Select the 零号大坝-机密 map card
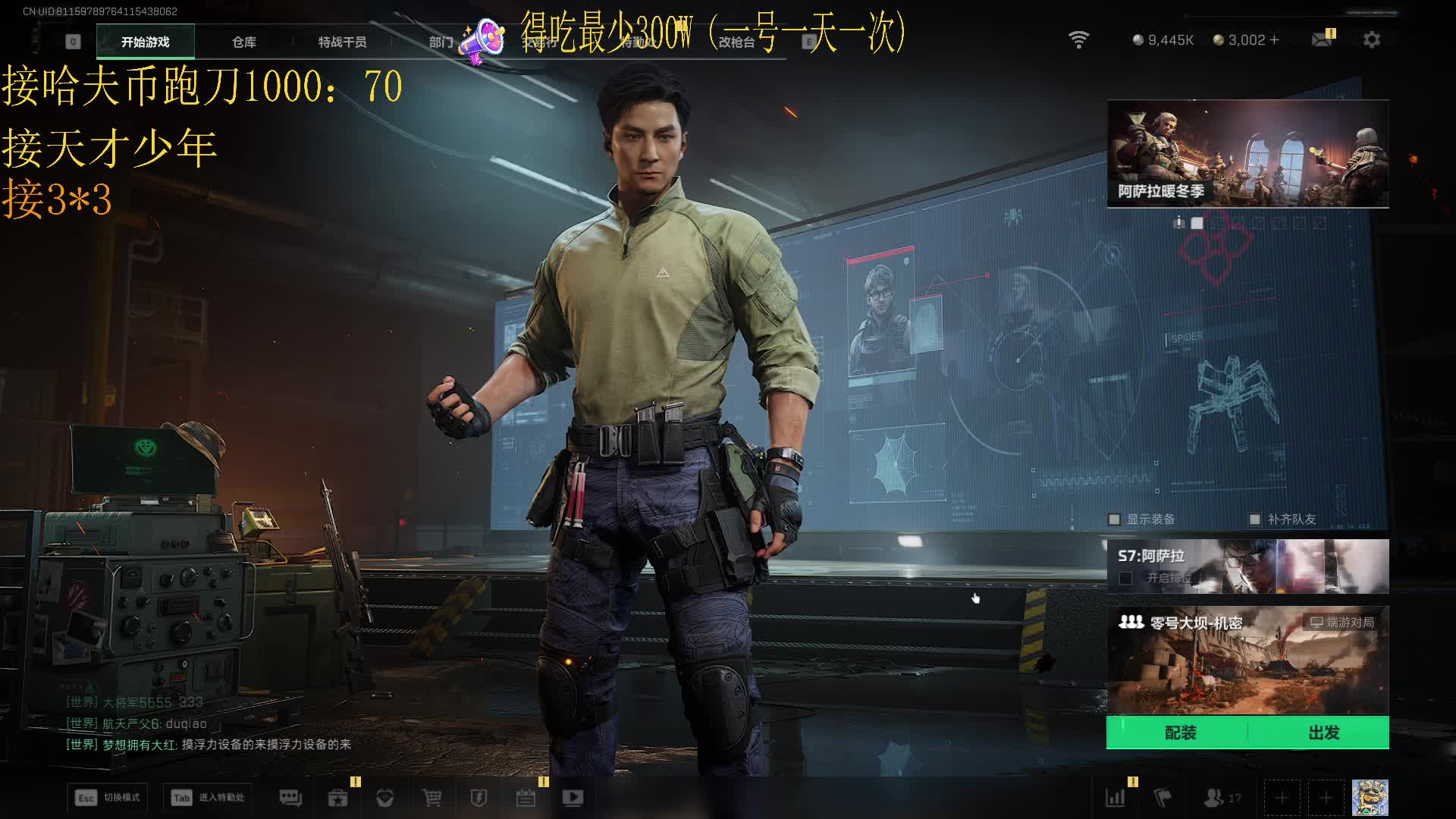This screenshot has width=1456, height=819. click(1247, 660)
